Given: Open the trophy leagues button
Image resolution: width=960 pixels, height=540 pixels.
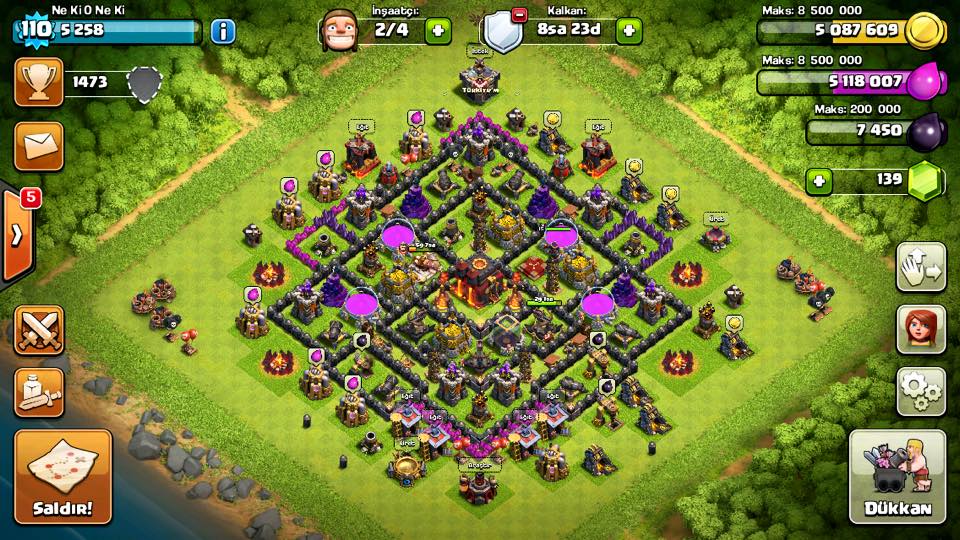Looking at the screenshot, I should click(x=38, y=82).
